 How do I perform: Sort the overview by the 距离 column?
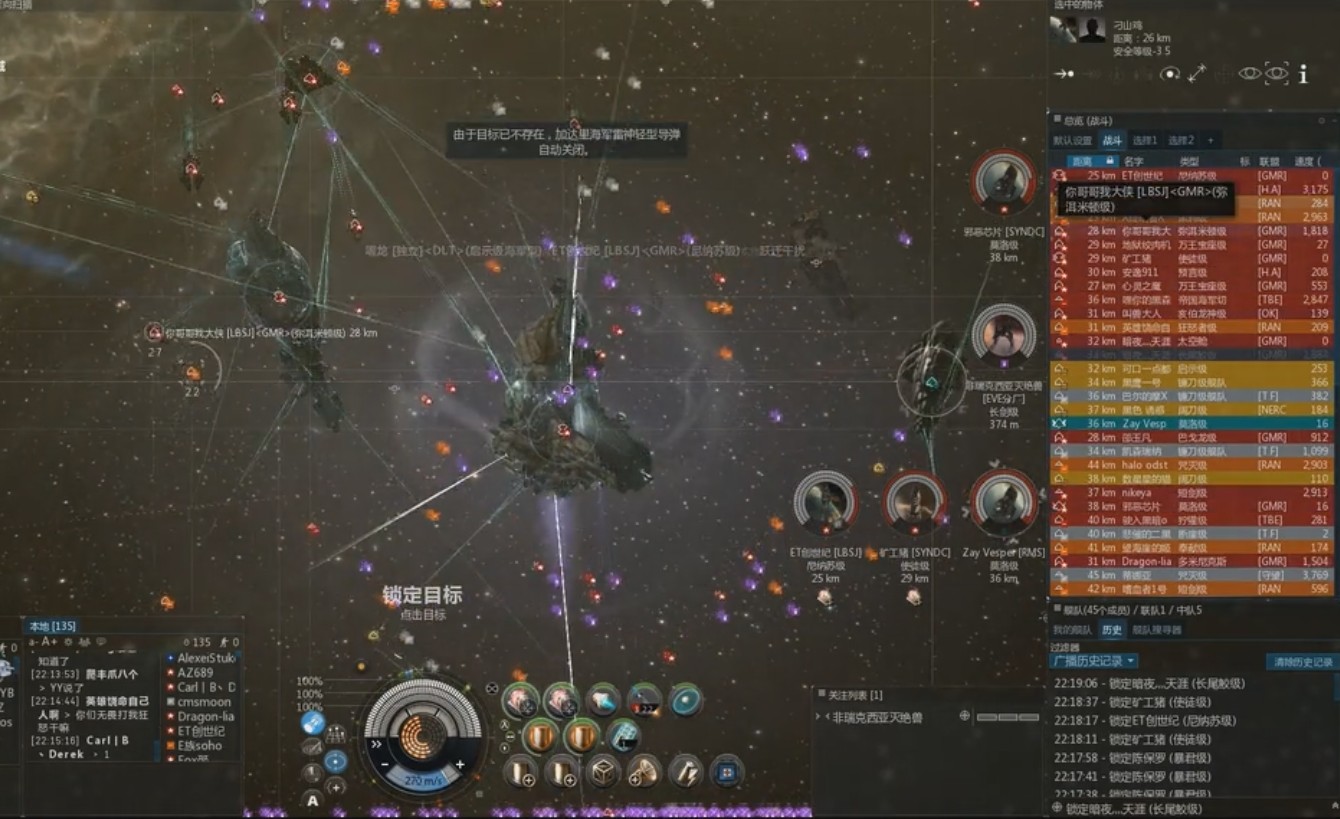[x=1082, y=161]
